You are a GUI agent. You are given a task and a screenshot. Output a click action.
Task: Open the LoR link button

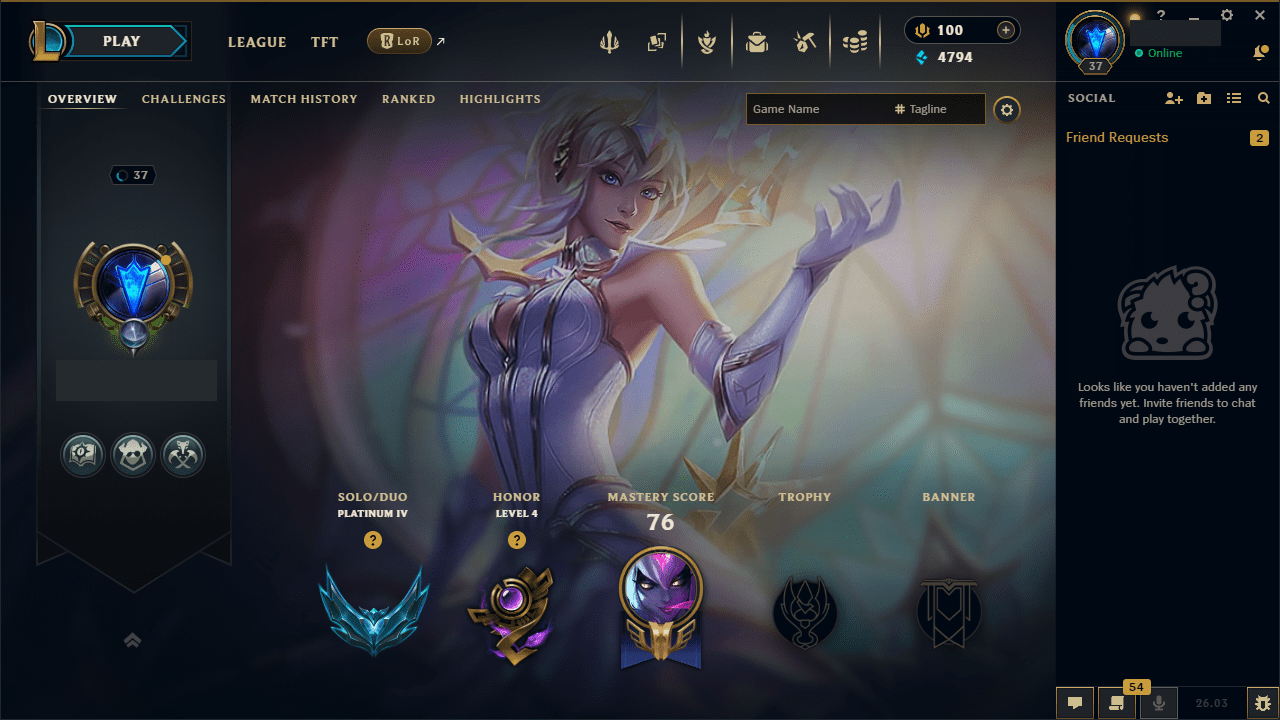point(400,41)
